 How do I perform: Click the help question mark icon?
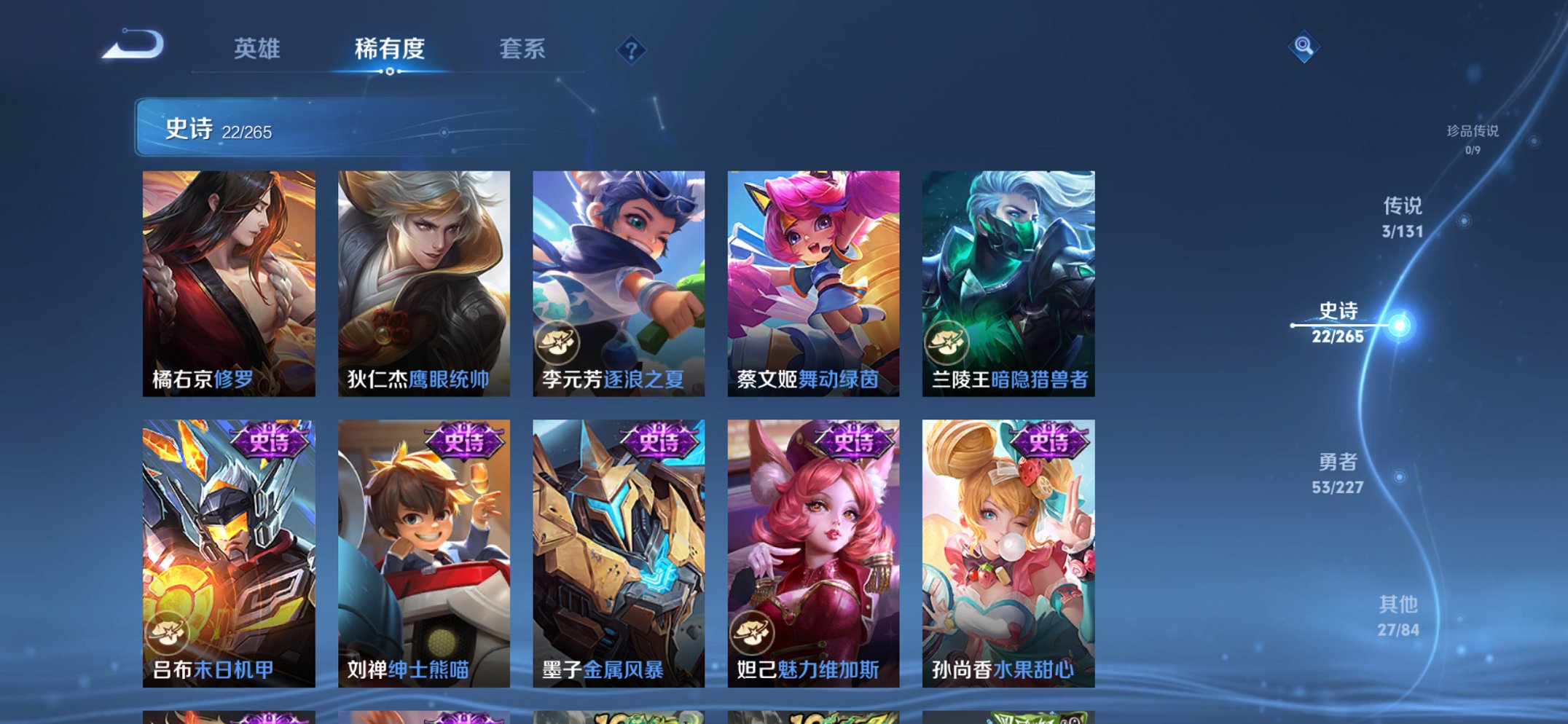pyautogui.click(x=632, y=50)
